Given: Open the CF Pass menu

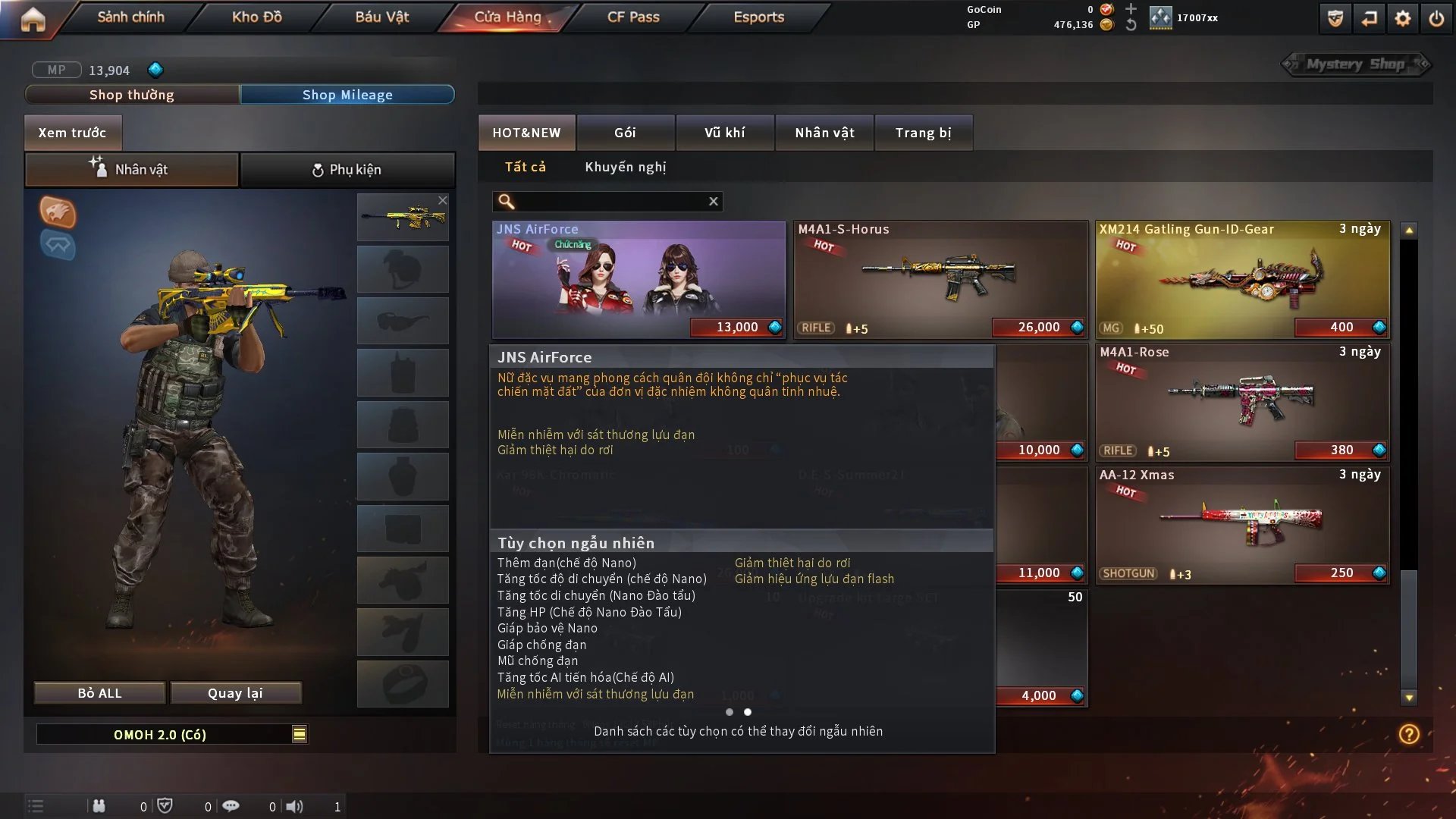Looking at the screenshot, I should click(x=633, y=17).
